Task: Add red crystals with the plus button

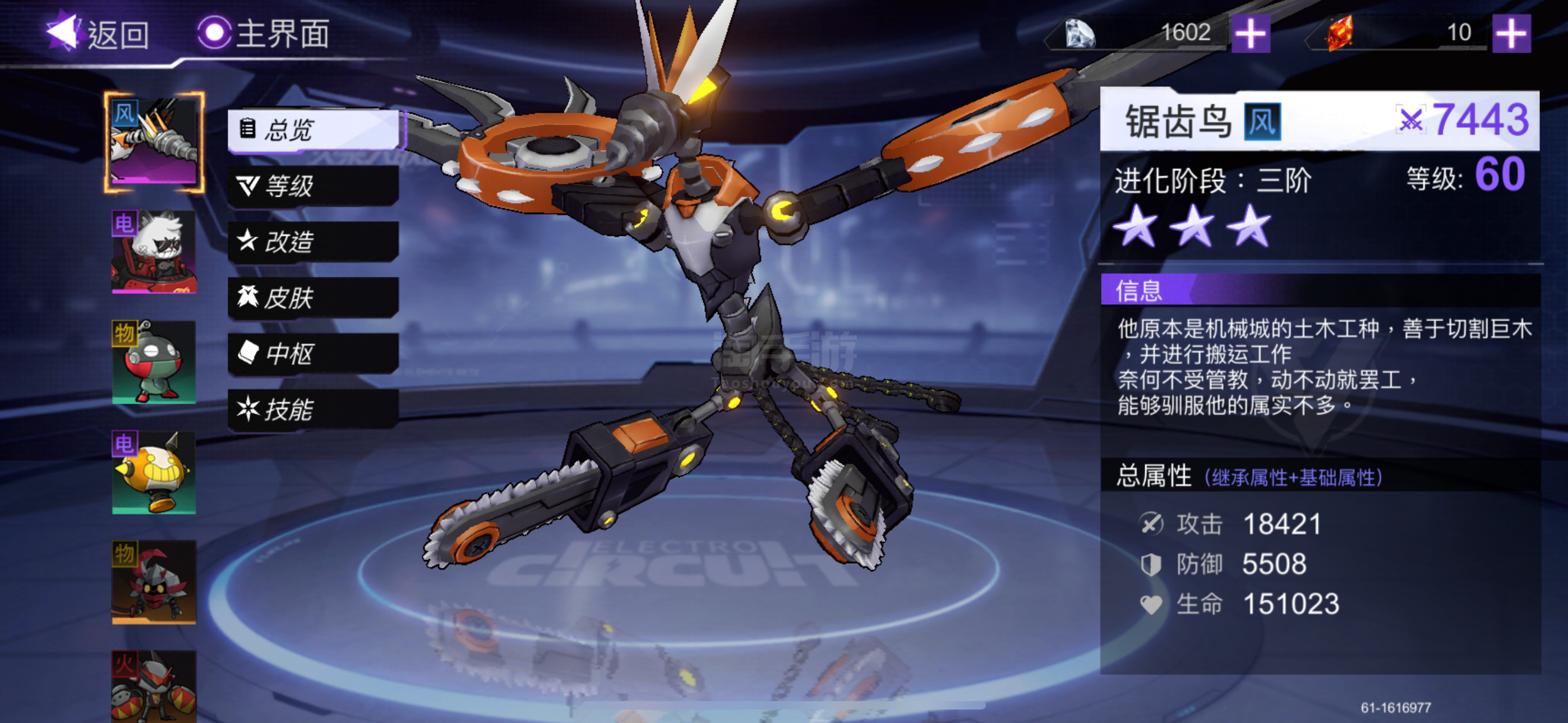Action: (x=1511, y=33)
